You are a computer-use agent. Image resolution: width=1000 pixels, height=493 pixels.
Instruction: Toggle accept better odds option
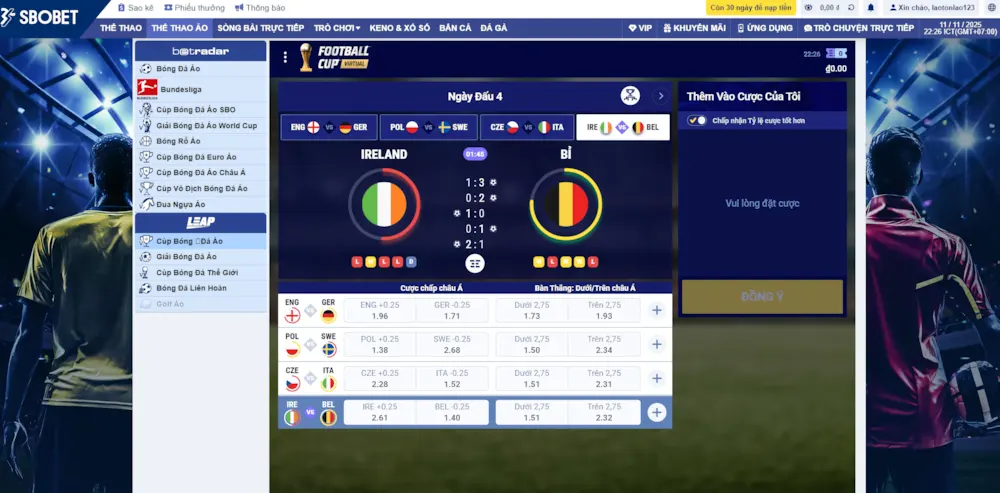tap(698, 121)
